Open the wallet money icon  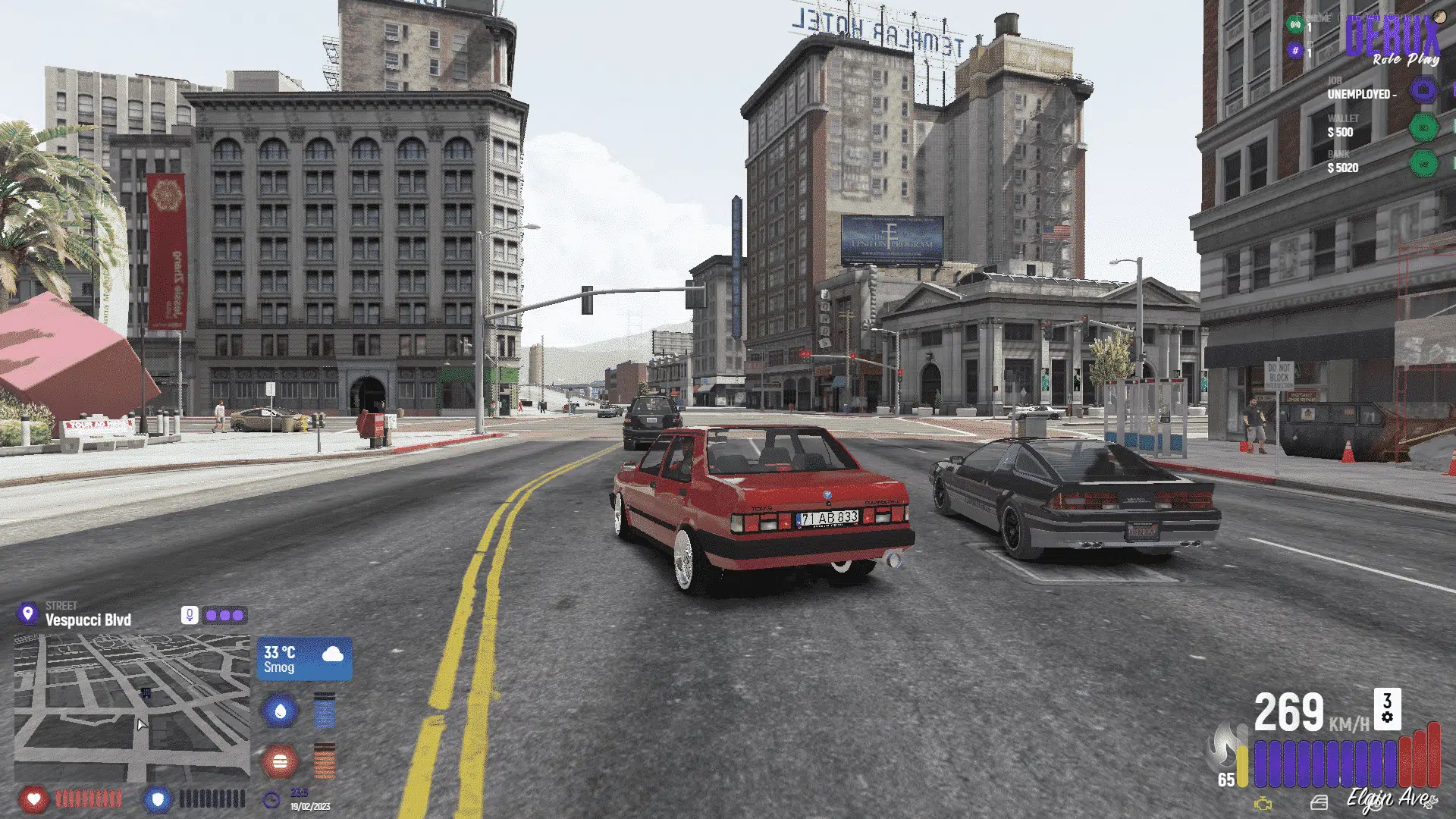pyautogui.click(x=1424, y=127)
